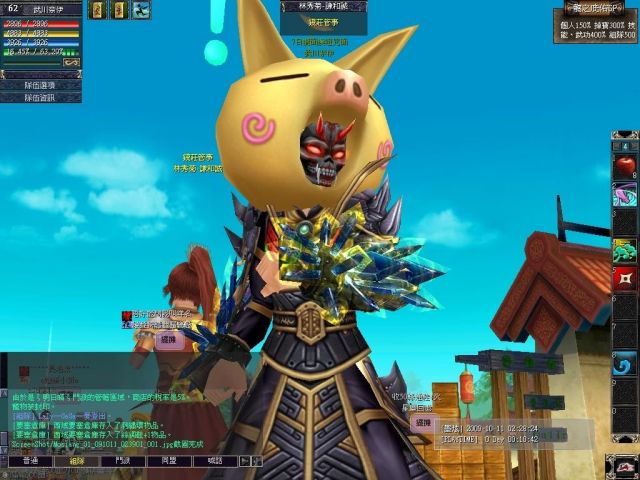The height and width of the screenshot is (480, 640).
Task: Click the small arrow button beside chat tabs
Action: point(246,462)
